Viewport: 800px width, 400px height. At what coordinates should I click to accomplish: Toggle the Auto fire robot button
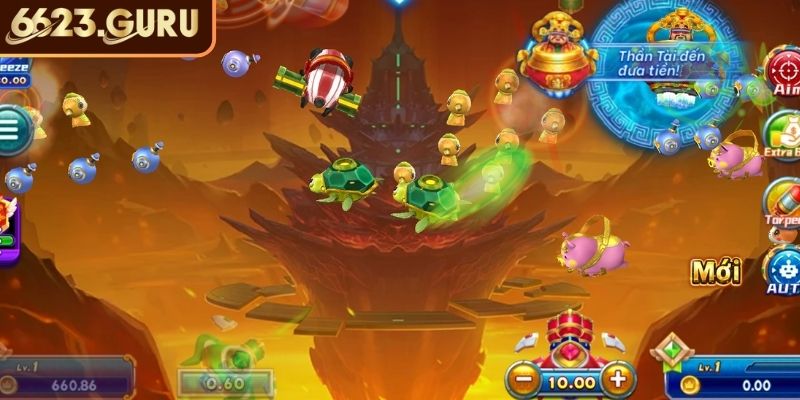pyautogui.click(x=782, y=268)
